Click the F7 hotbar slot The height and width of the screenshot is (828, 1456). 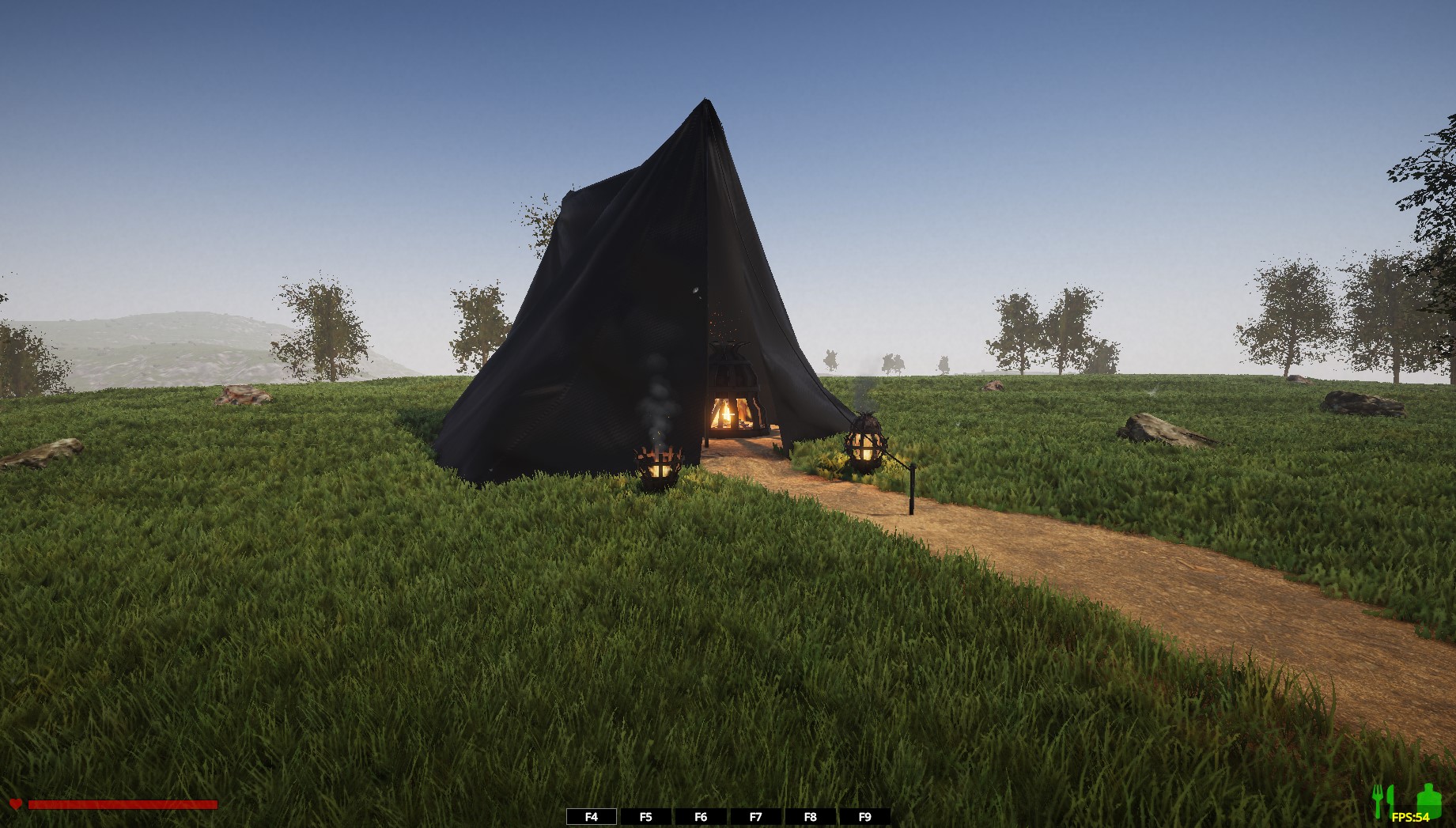coord(755,817)
